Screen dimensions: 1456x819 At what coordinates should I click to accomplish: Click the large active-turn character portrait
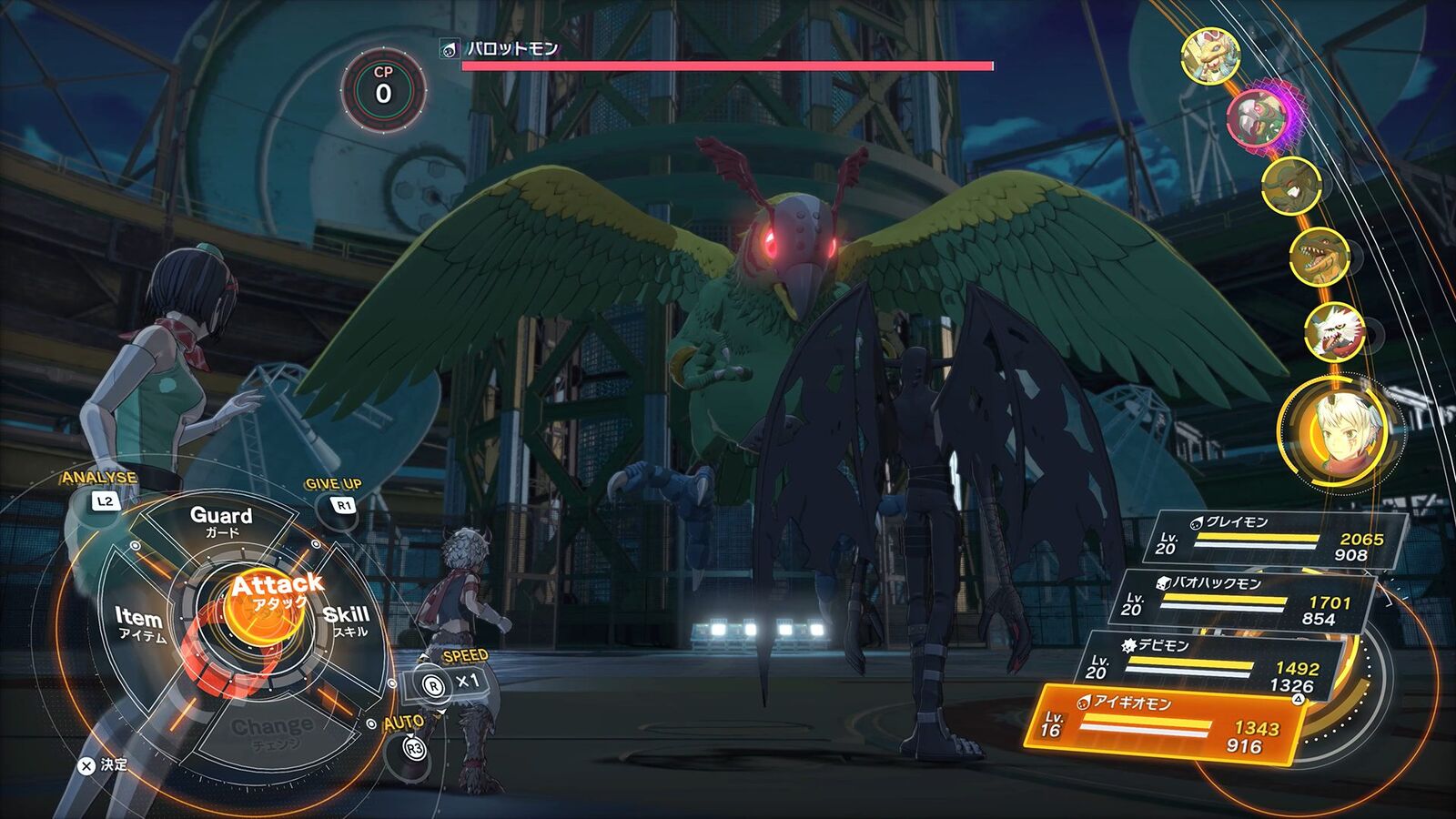click(x=1336, y=431)
